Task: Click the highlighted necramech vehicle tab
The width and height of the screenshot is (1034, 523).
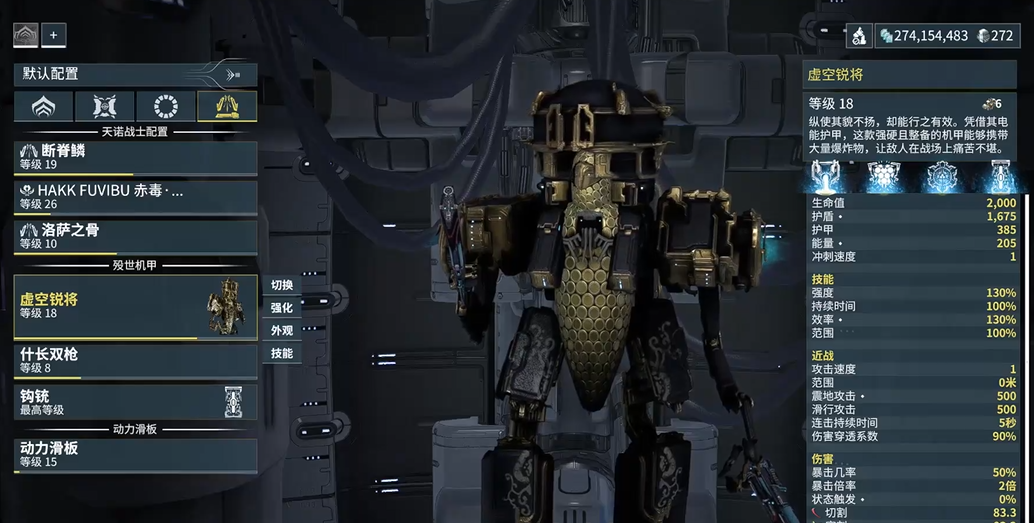Action: pos(227,107)
